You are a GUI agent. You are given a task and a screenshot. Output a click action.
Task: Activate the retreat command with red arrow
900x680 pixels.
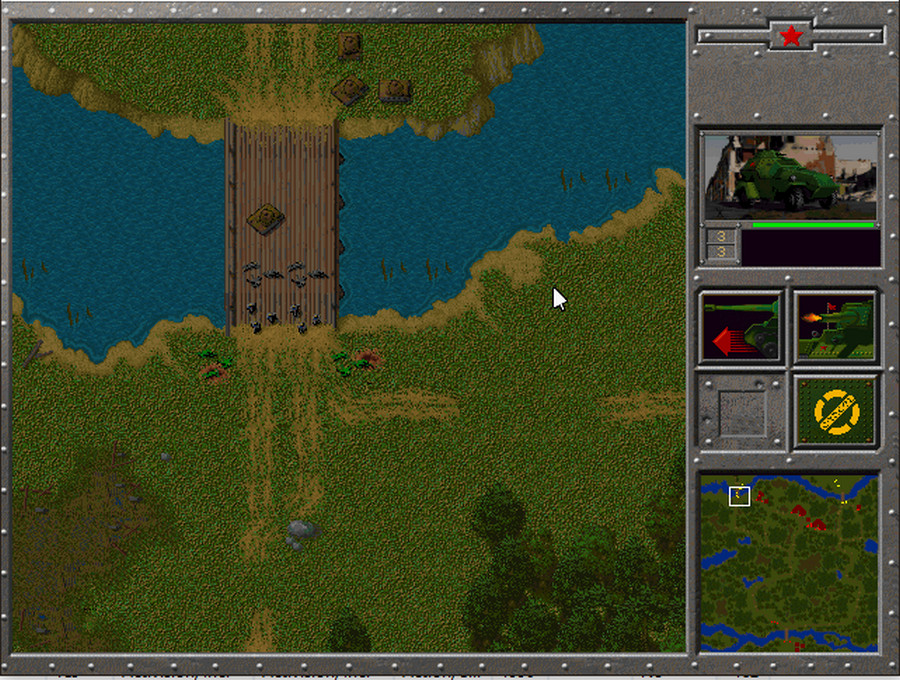click(741, 327)
